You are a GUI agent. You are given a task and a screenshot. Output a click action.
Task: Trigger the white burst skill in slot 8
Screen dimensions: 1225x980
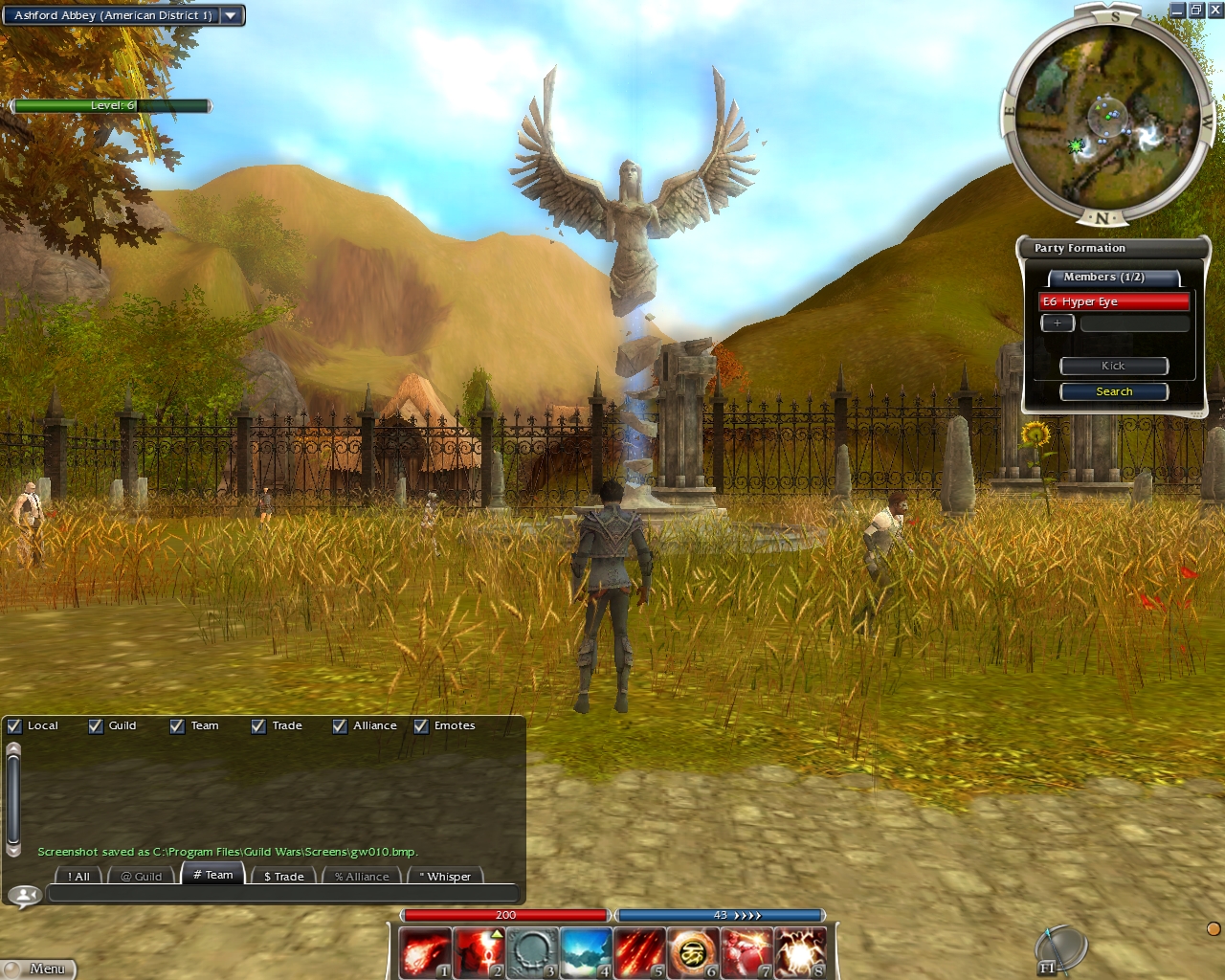[x=800, y=952]
